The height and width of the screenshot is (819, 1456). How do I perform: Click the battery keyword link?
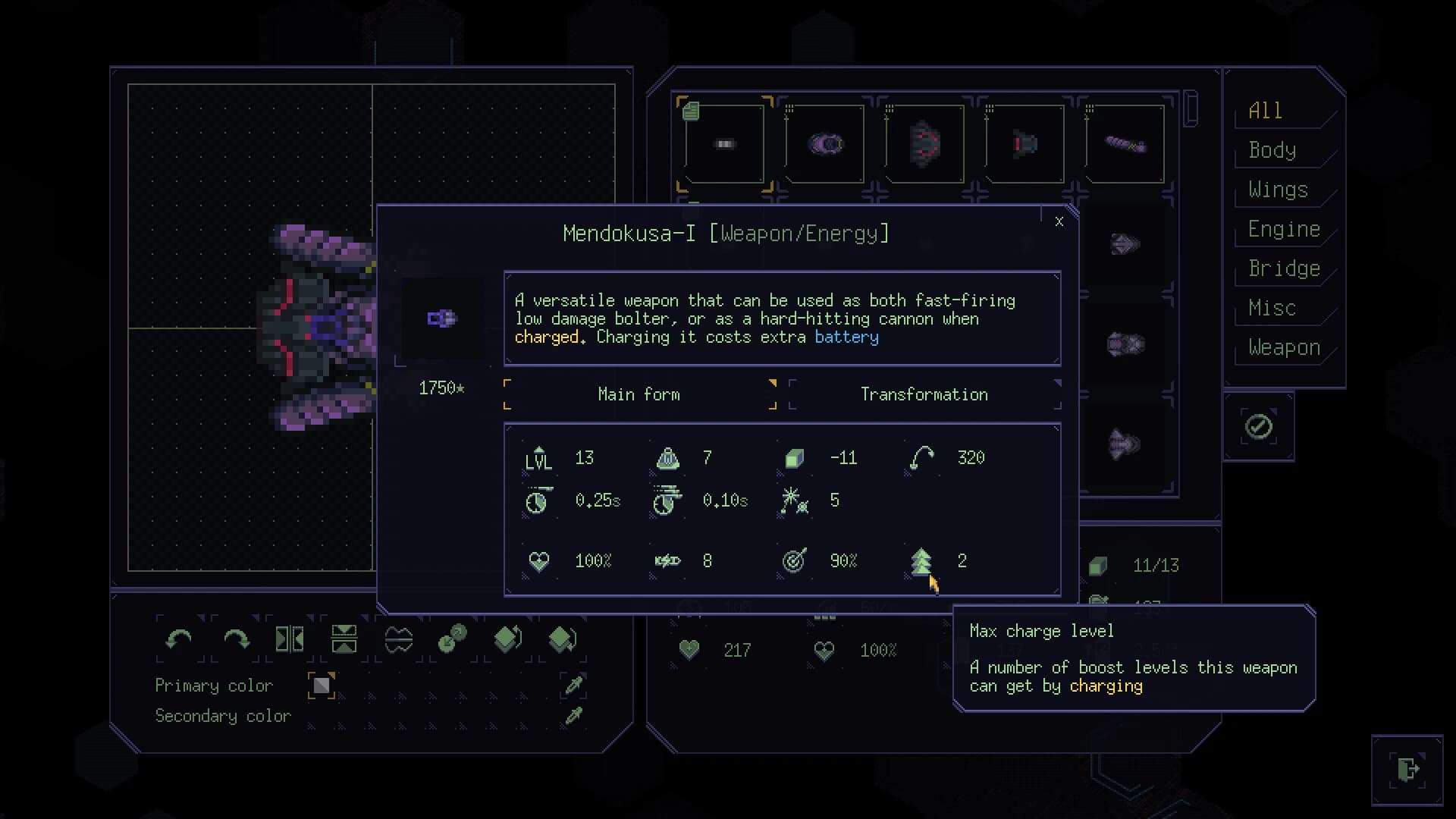click(x=846, y=337)
